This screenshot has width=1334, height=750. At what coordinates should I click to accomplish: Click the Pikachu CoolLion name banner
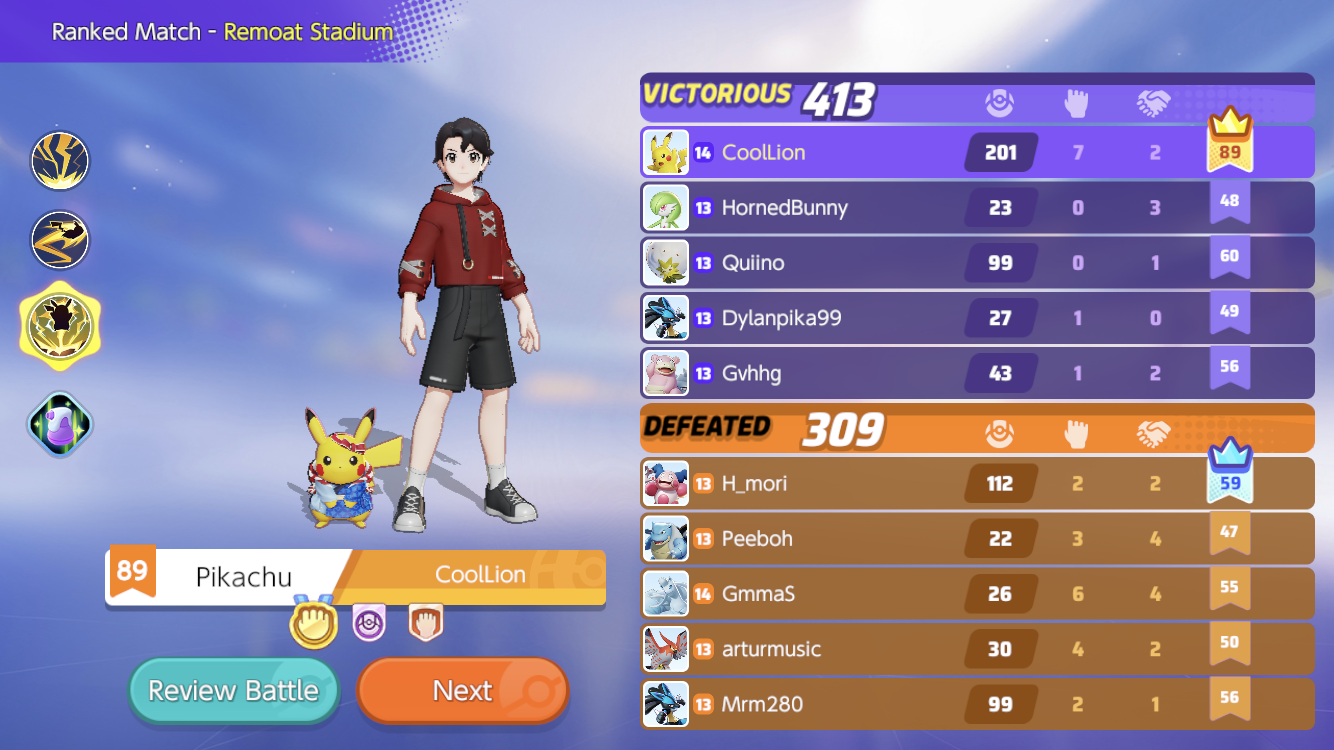tap(355, 576)
